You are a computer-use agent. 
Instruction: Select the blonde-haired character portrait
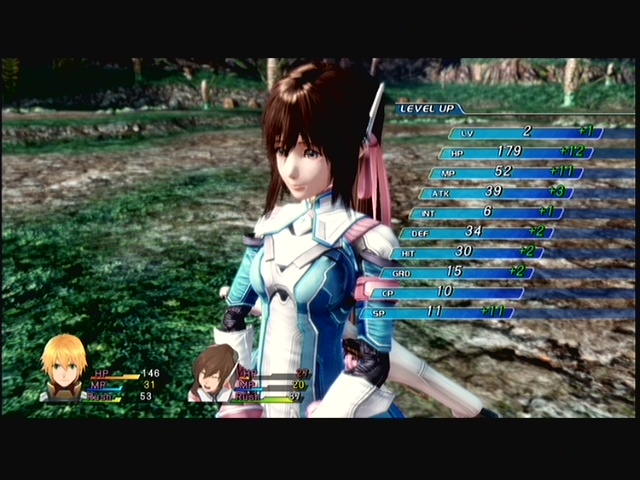pos(63,367)
